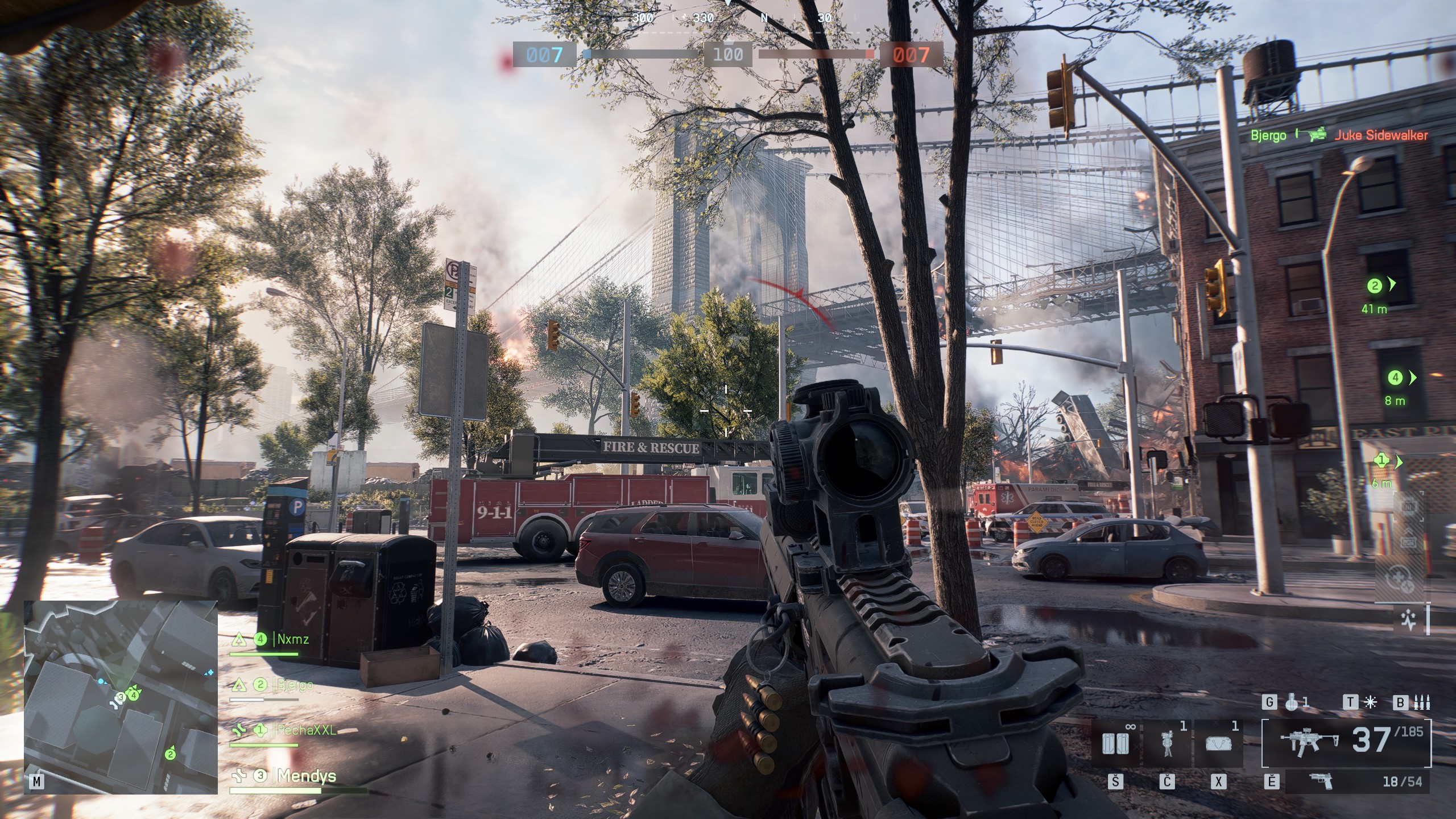Viewport: 1456px width, 819px height.
Task: Select squadmate Nxmz in the squad list
Action: pos(292,639)
